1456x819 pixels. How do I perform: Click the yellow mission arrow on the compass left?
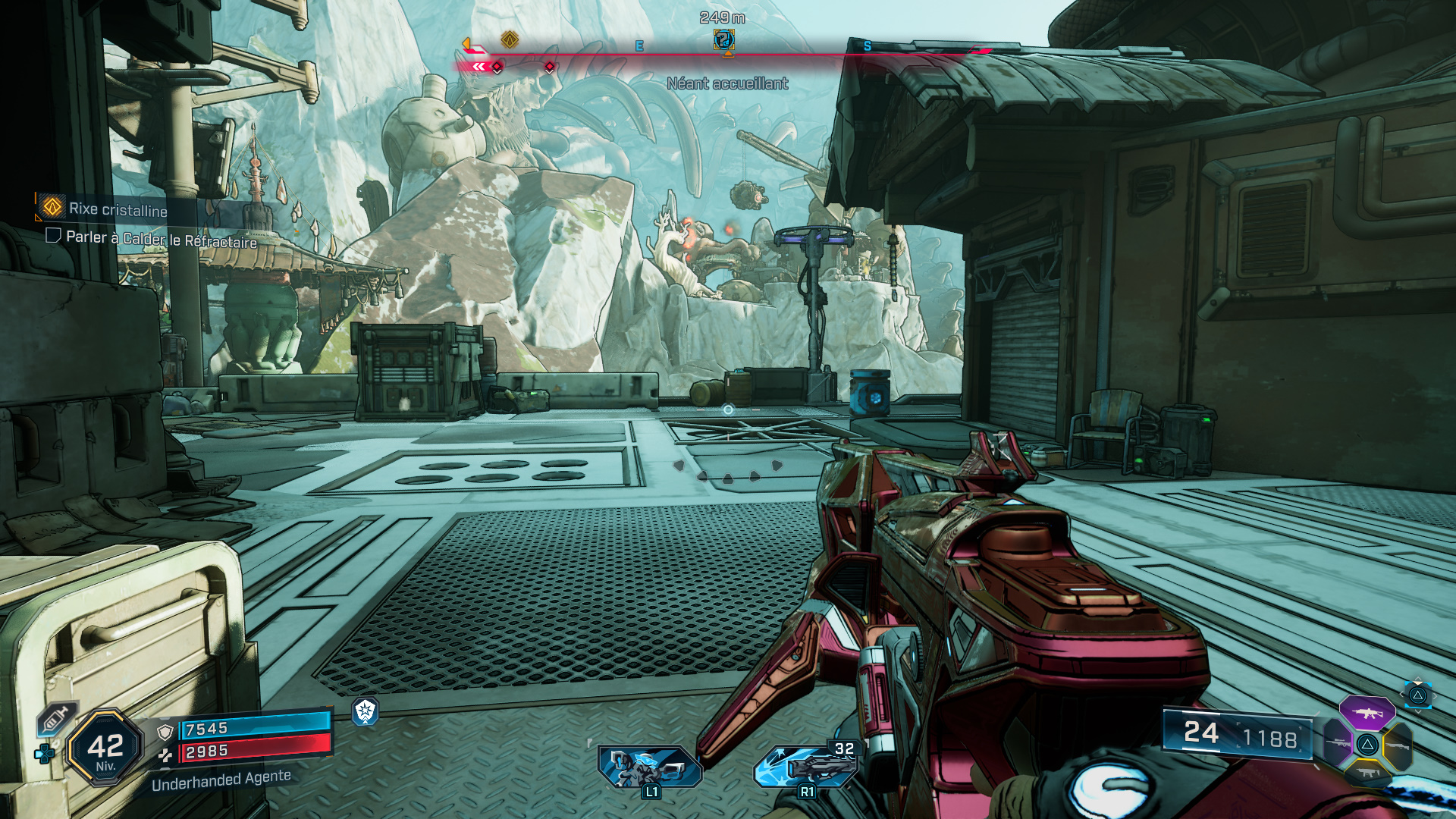(x=466, y=44)
